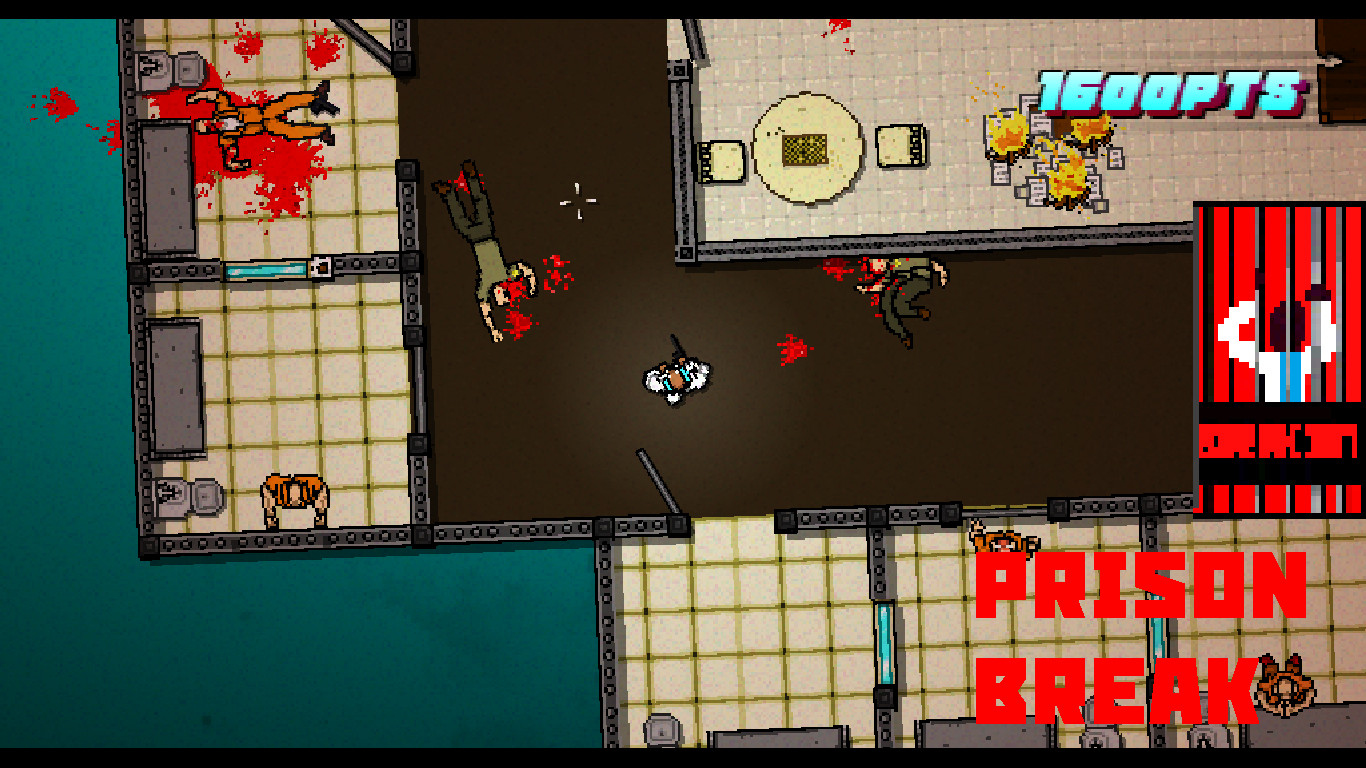1366x768 pixels.
Task: Click the player character wearing the white mask
Action: click(x=678, y=380)
